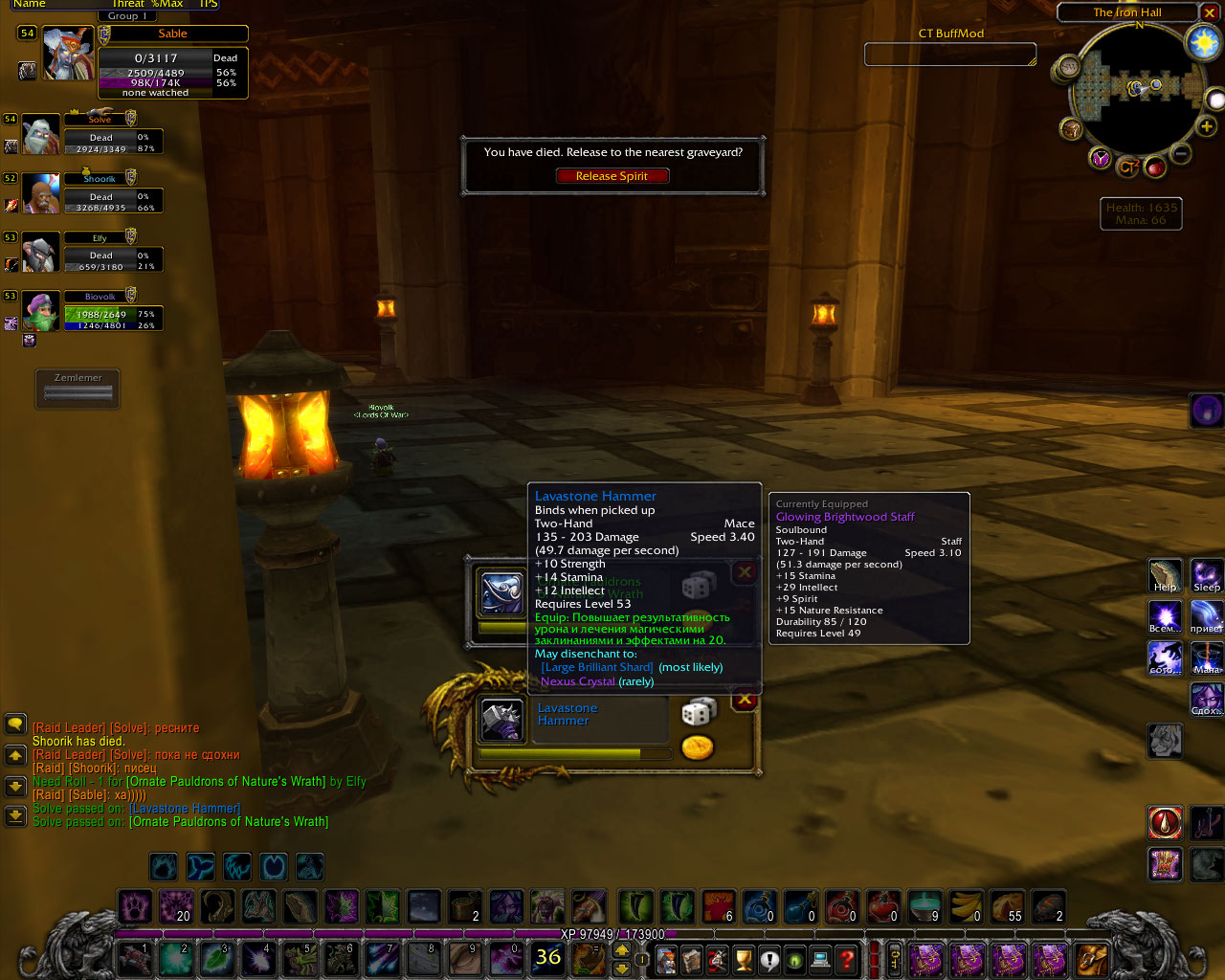Click the Lavastone Hammer link in chat
The width and height of the screenshot is (1225, 980).
coord(185,809)
